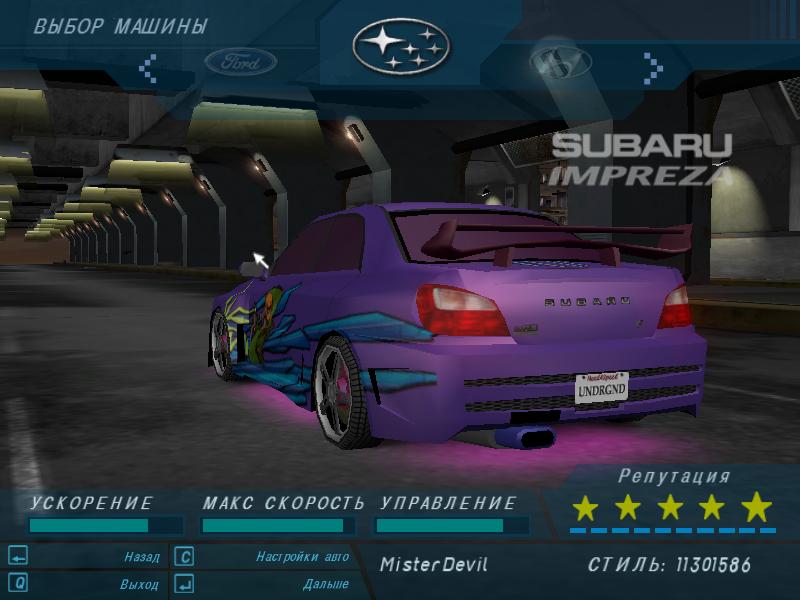800x600 pixels.
Task: Go to the next car brand arrow
Action: pyautogui.click(x=653, y=67)
